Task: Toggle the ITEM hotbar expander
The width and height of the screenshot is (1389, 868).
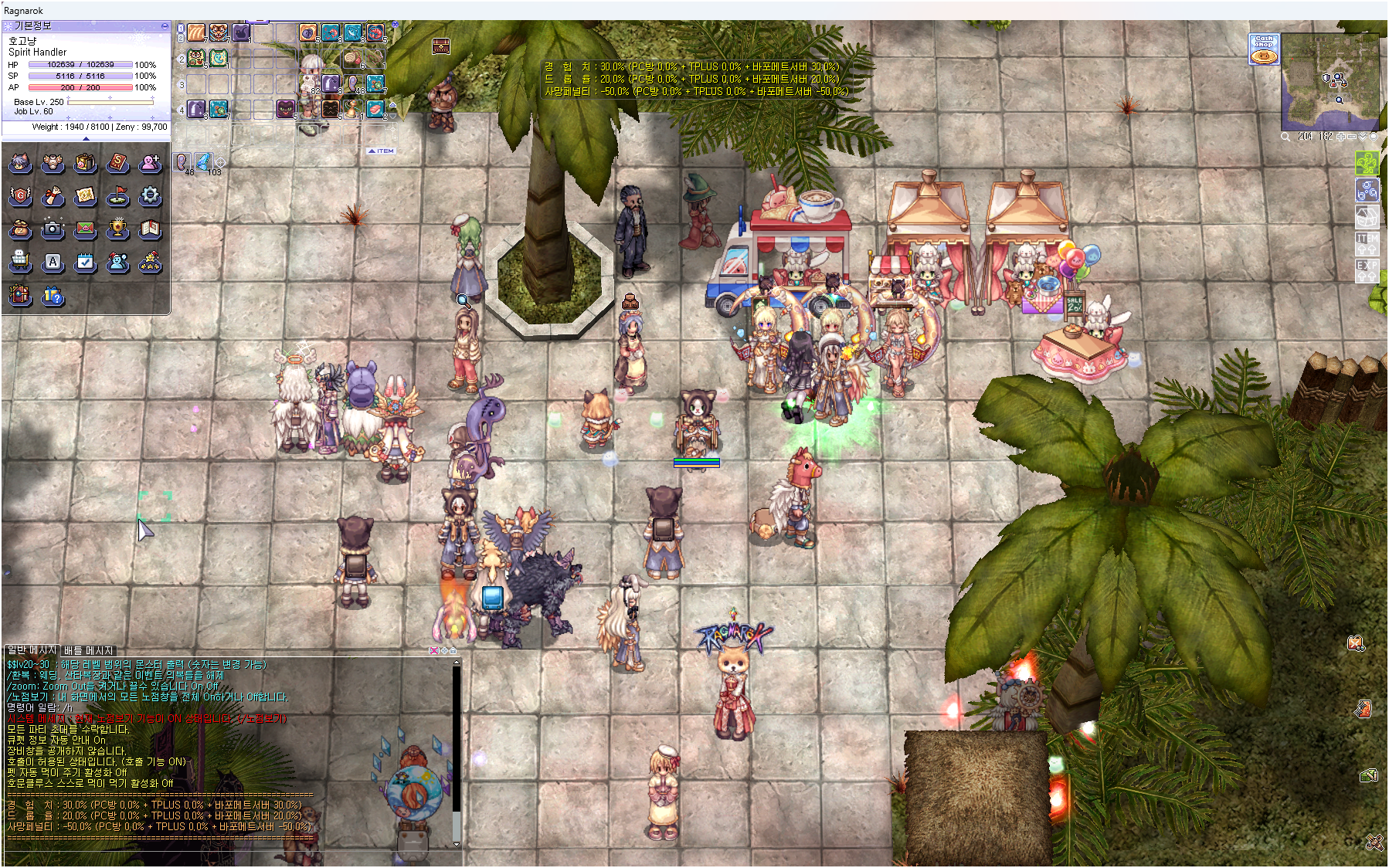Action: click(x=382, y=151)
